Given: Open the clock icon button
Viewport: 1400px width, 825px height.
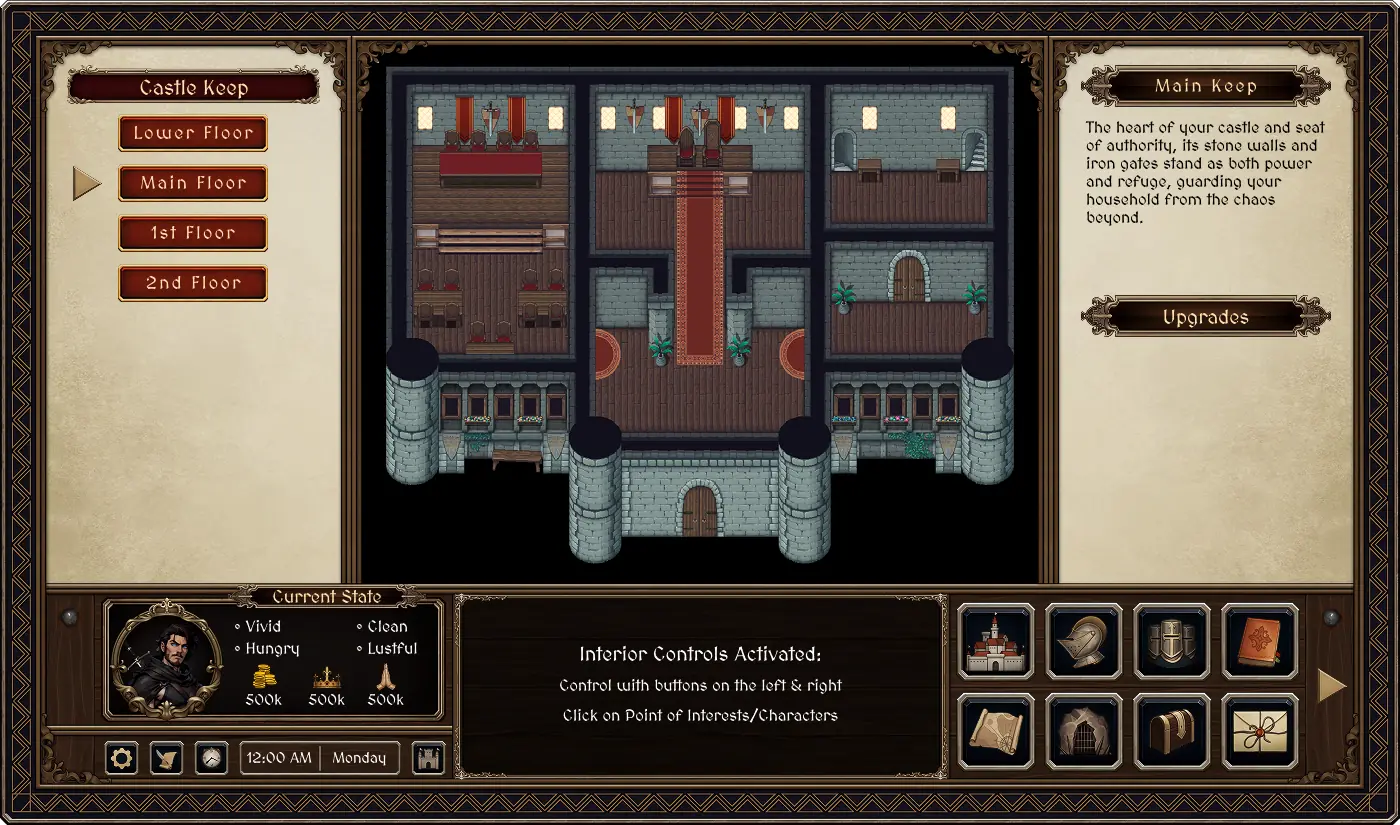Looking at the screenshot, I should [x=211, y=758].
